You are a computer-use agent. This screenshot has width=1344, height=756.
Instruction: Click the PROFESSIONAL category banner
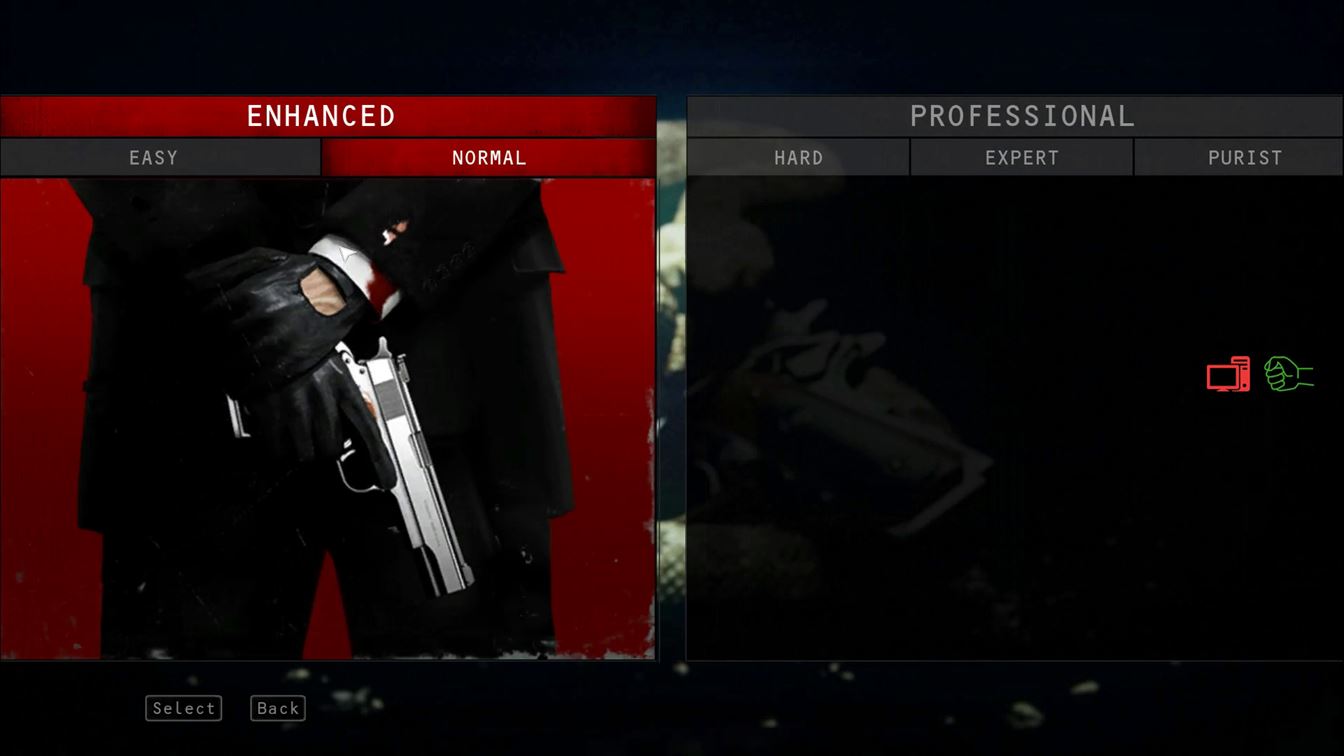pos(1021,116)
